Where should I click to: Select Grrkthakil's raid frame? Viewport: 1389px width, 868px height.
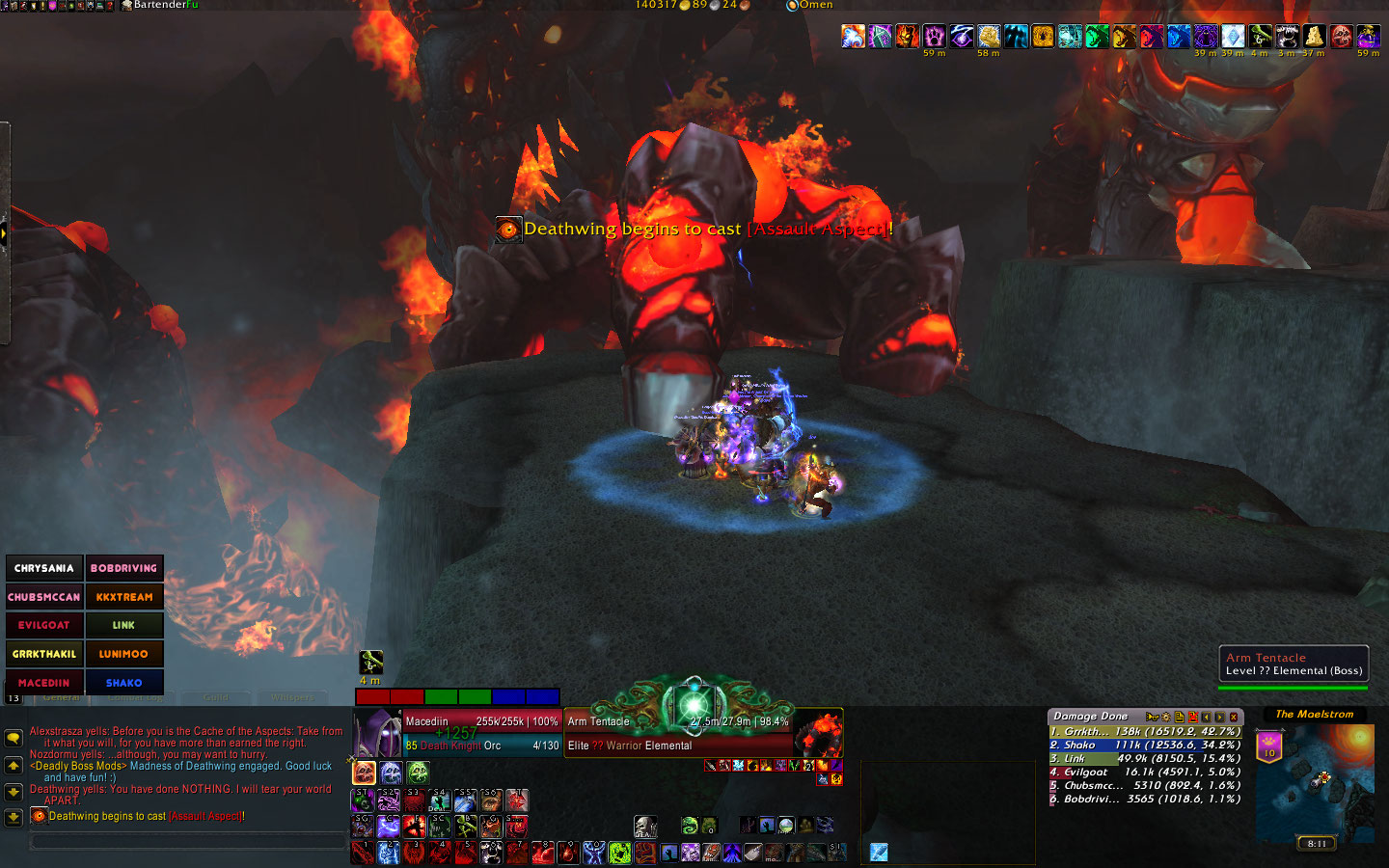point(44,654)
